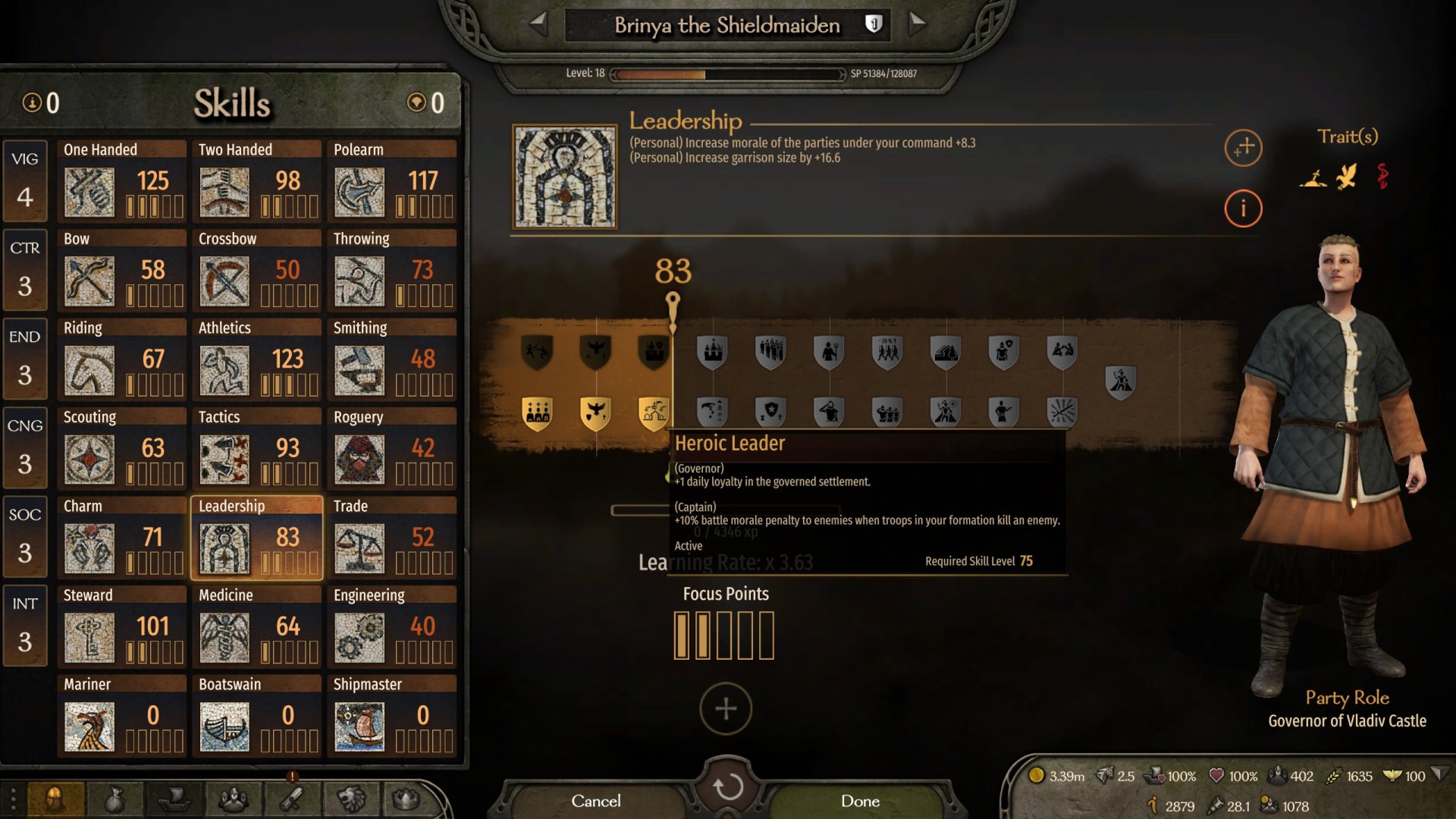Select the Shipmaster skill
The image size is (1456, 819).
(392, 715)
